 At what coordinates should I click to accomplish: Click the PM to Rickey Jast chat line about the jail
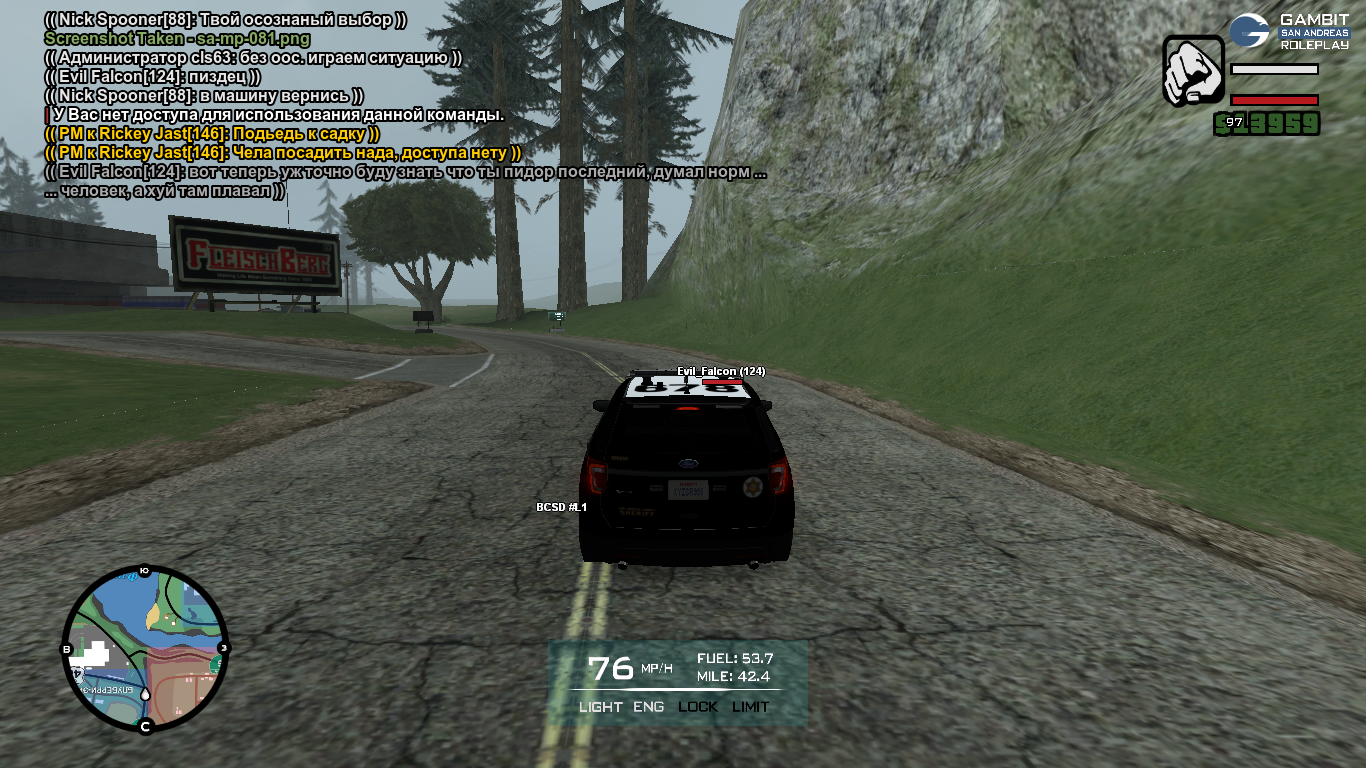212,134
